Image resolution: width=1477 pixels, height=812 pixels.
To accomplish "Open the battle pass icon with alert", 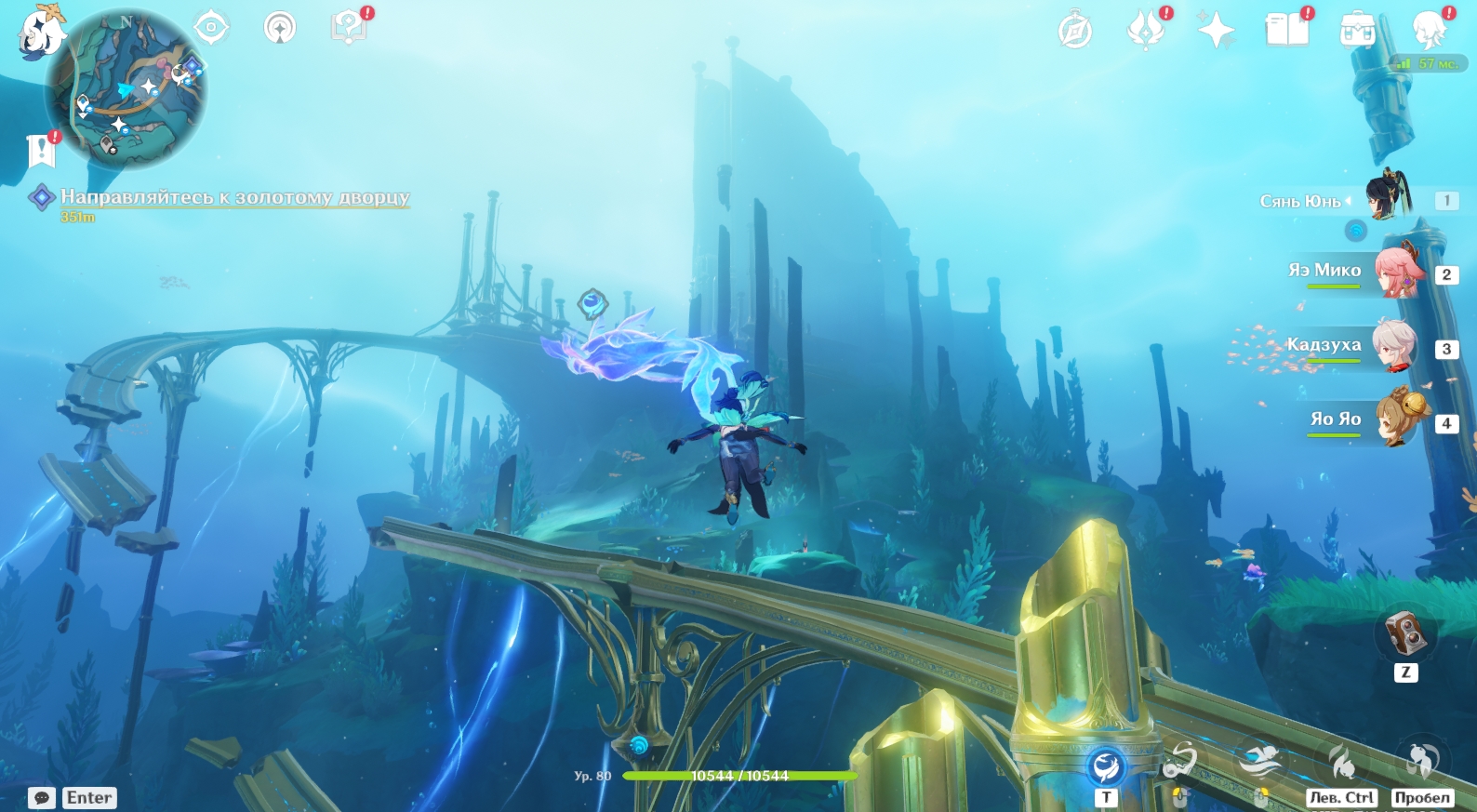I will (x=1146, y=29).
